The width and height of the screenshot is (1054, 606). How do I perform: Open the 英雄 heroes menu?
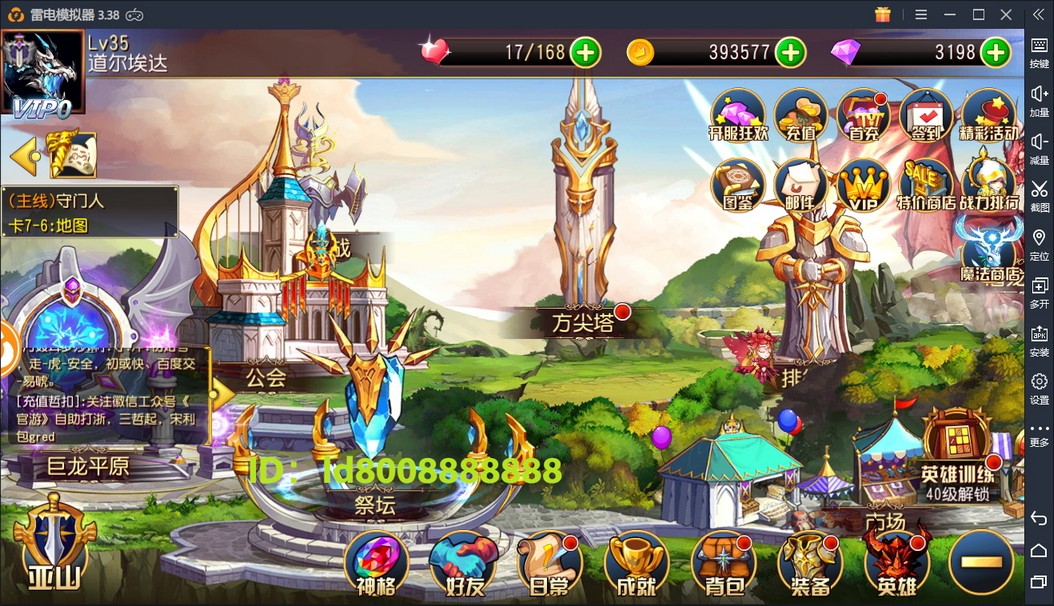(x=896, y=562)
